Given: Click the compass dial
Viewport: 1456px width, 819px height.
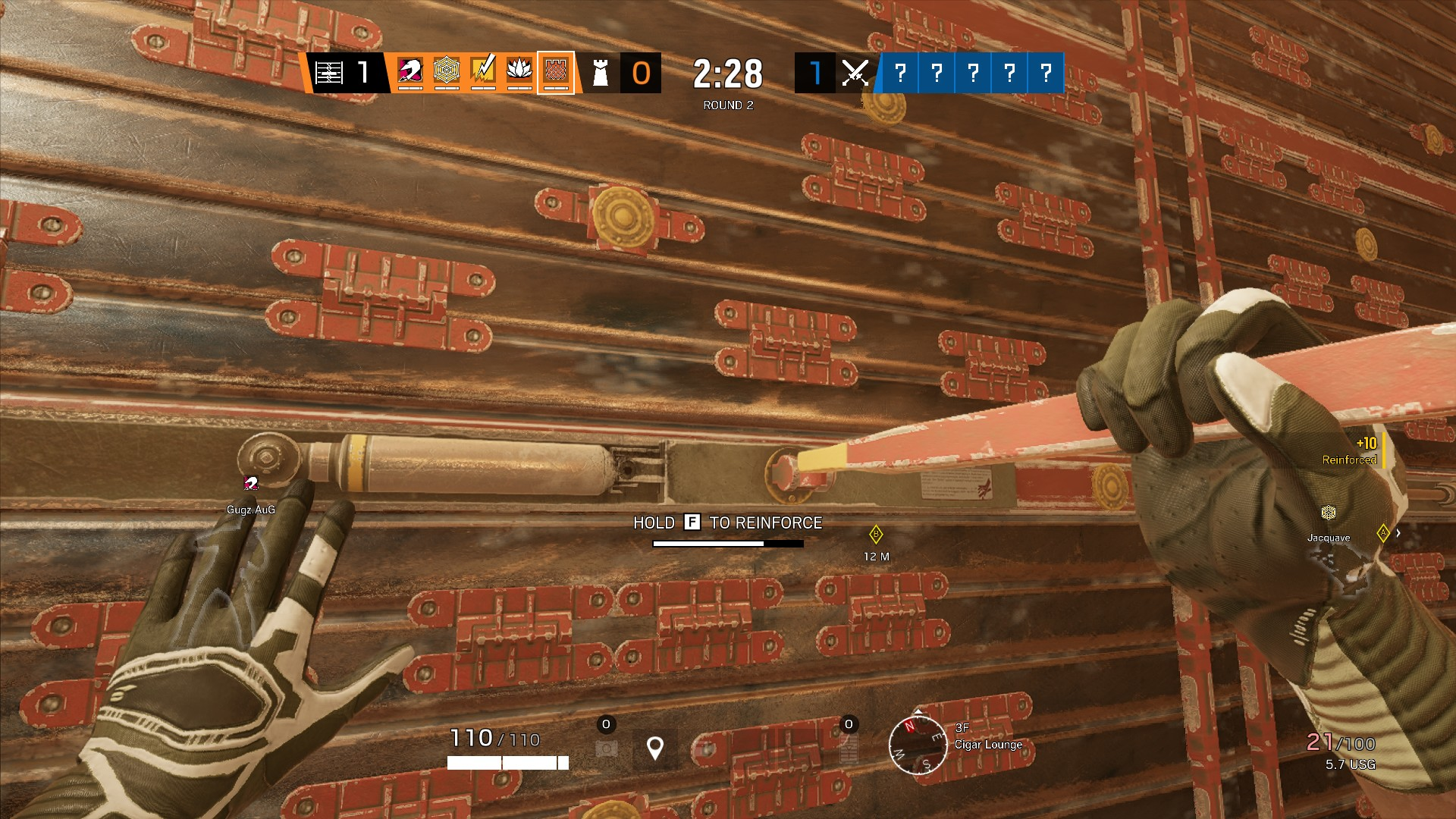Looking at the screenshot, I should pos(918,745).
